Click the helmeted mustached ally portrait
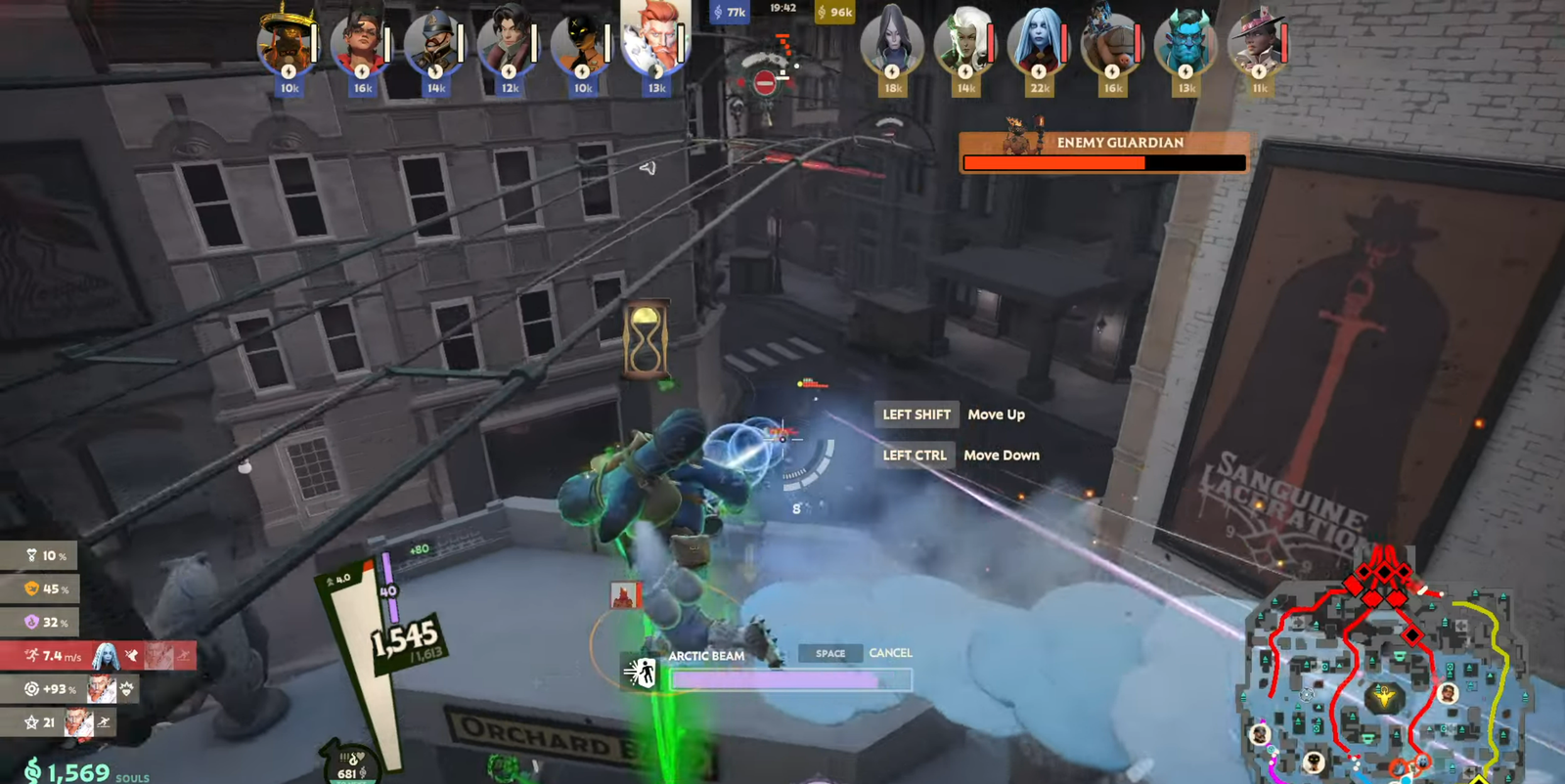 coord(433,46)
